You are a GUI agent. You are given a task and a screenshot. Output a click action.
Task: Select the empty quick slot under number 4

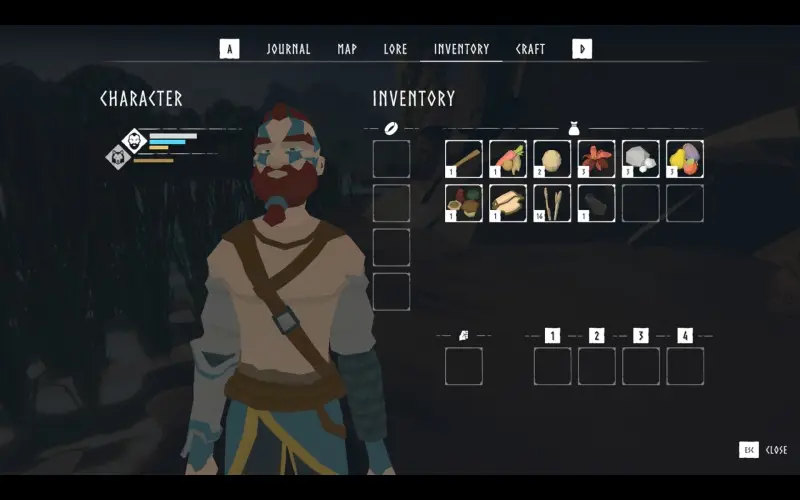685,366
